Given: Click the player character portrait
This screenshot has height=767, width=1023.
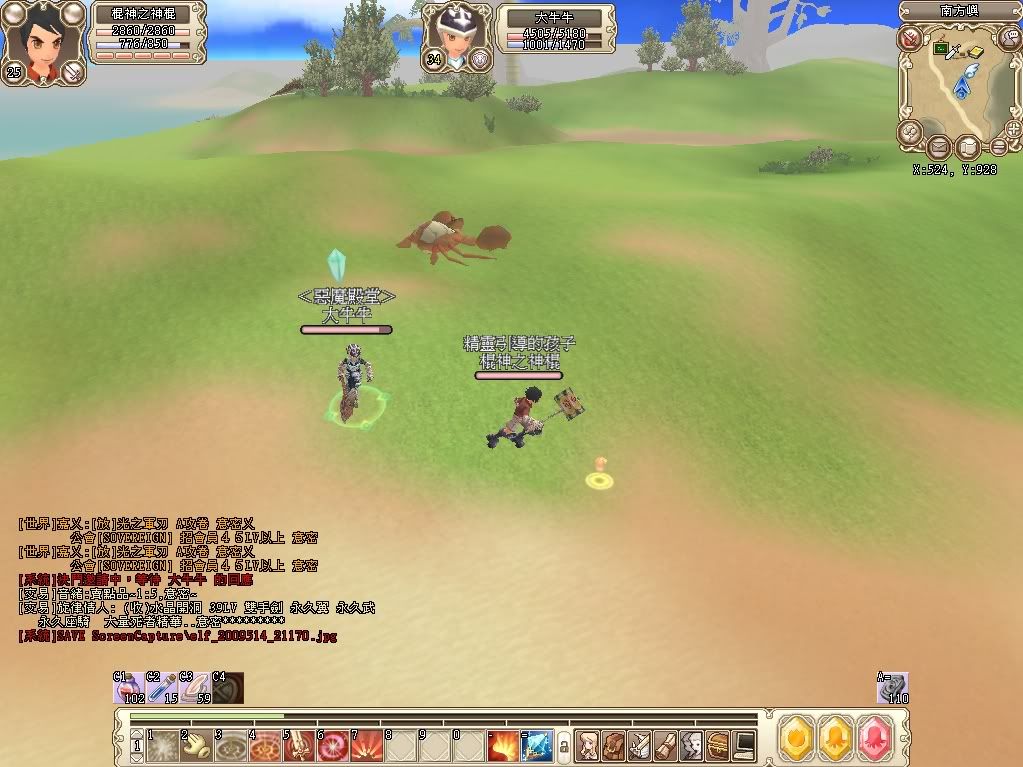Looking at the screenshot, I should (x=44, y=40).
